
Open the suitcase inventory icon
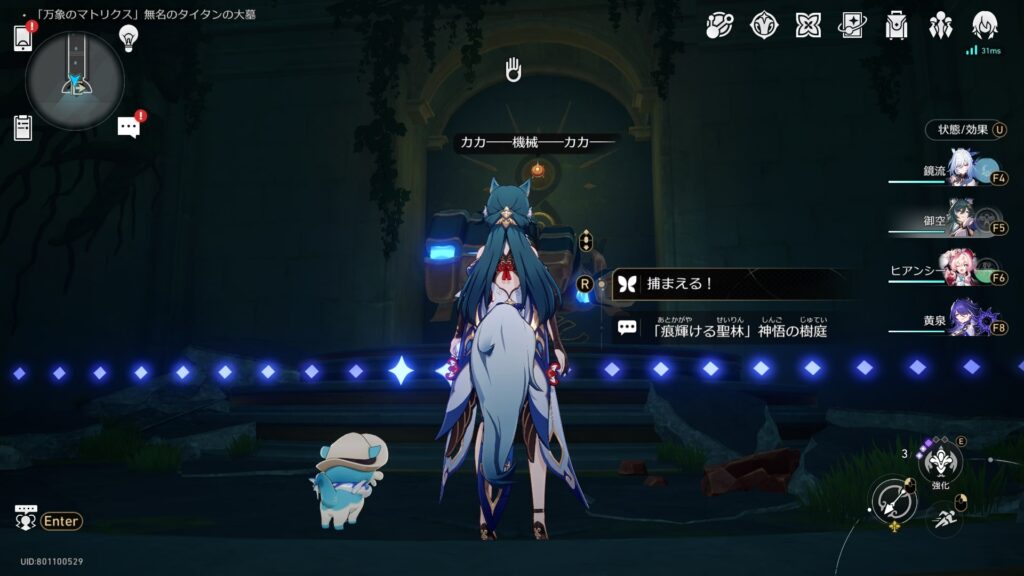click(x=897, y=25)
